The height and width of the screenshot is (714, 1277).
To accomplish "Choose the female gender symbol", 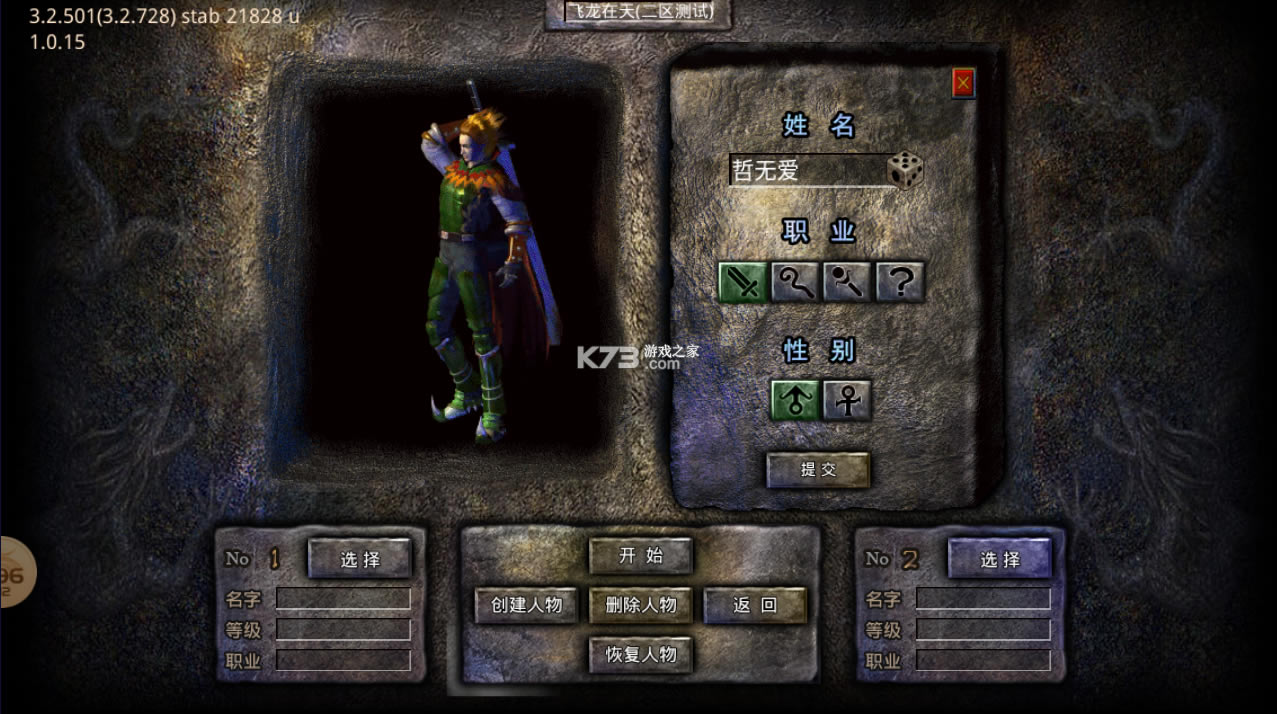I will coord(847,400).
